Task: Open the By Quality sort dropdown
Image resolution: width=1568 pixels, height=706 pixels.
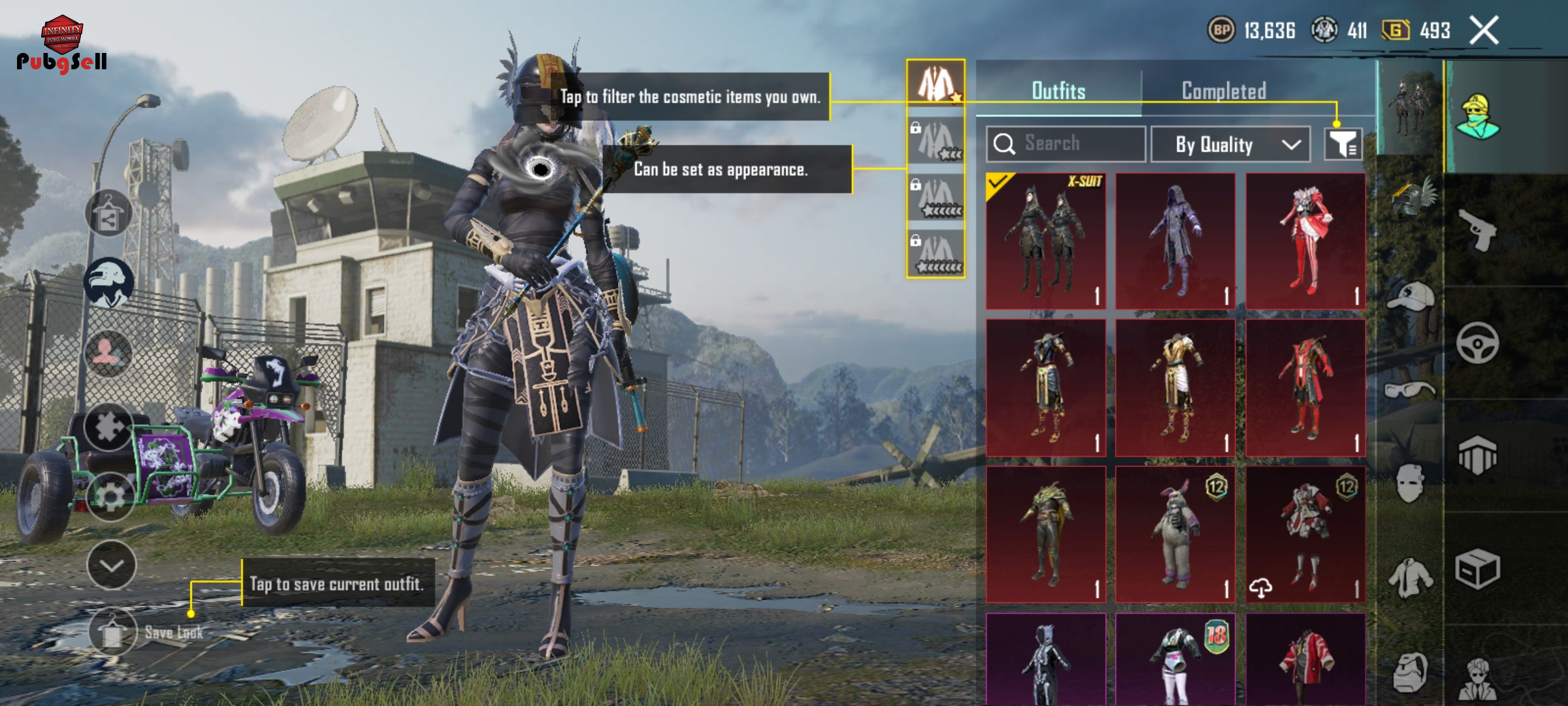Action: coord(1230,144)
